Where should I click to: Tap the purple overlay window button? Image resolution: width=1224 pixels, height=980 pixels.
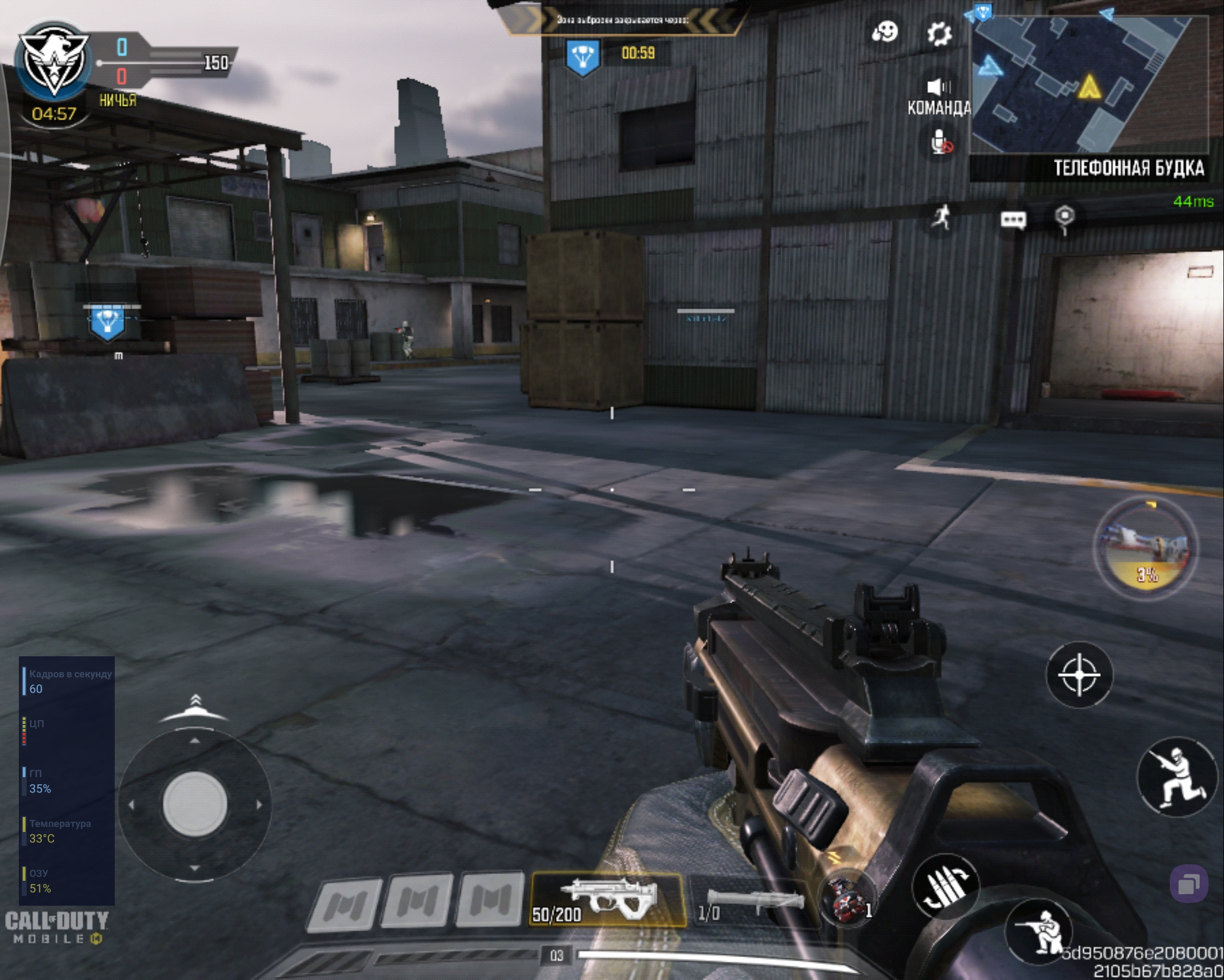click(x=1188, y=884)
